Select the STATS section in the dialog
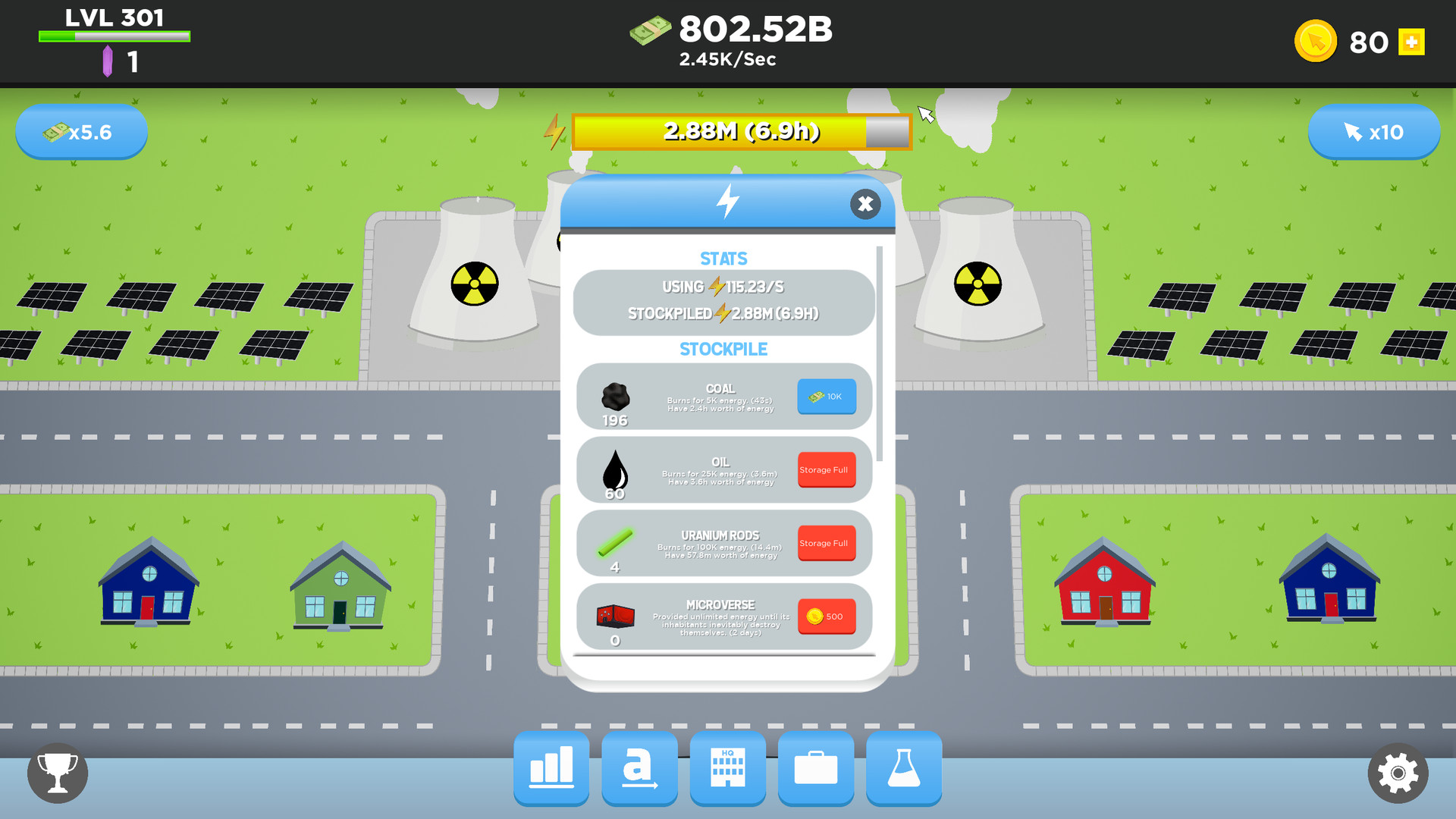 tap(723, 258)
